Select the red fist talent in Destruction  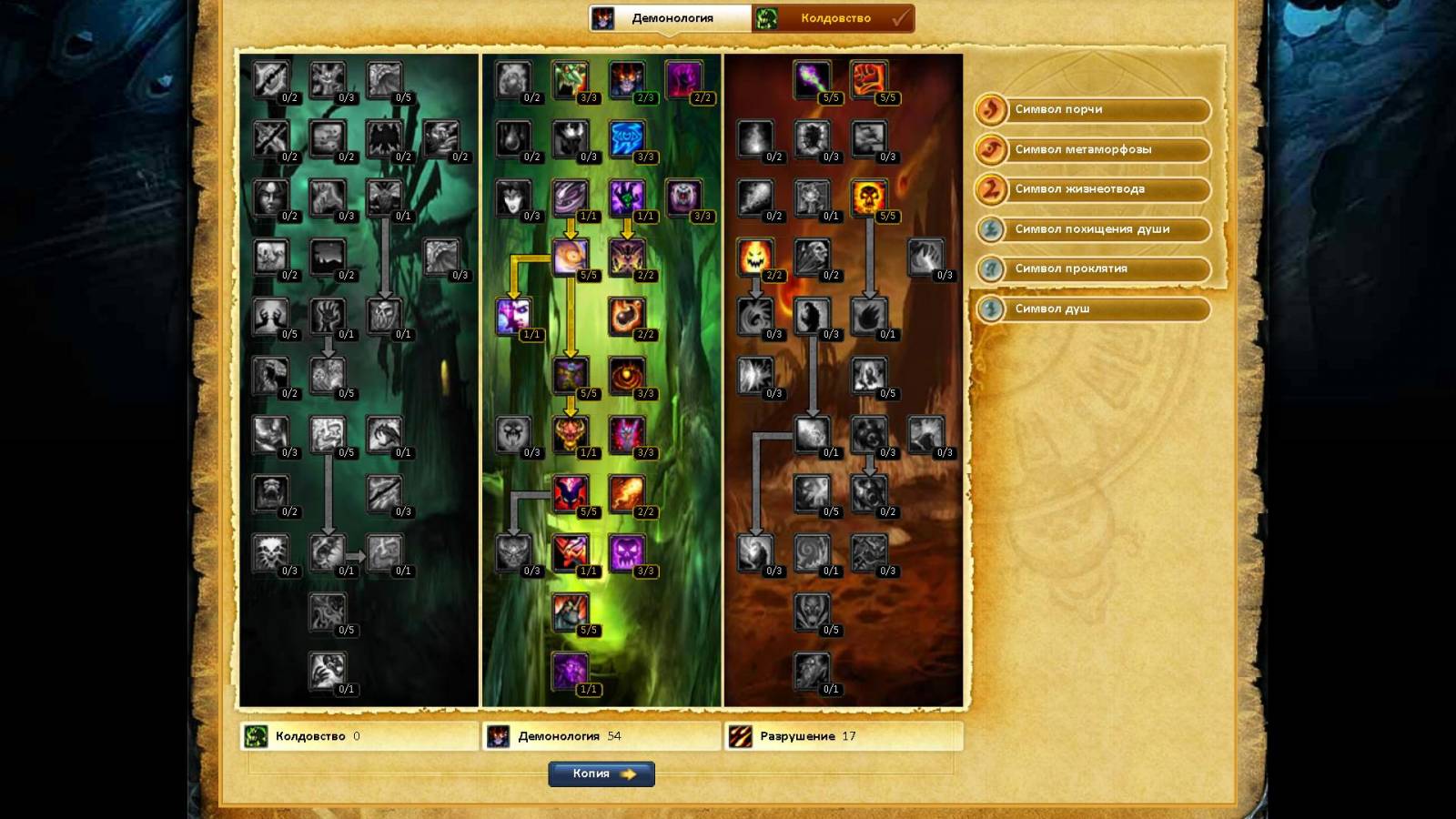coord(869,79)
